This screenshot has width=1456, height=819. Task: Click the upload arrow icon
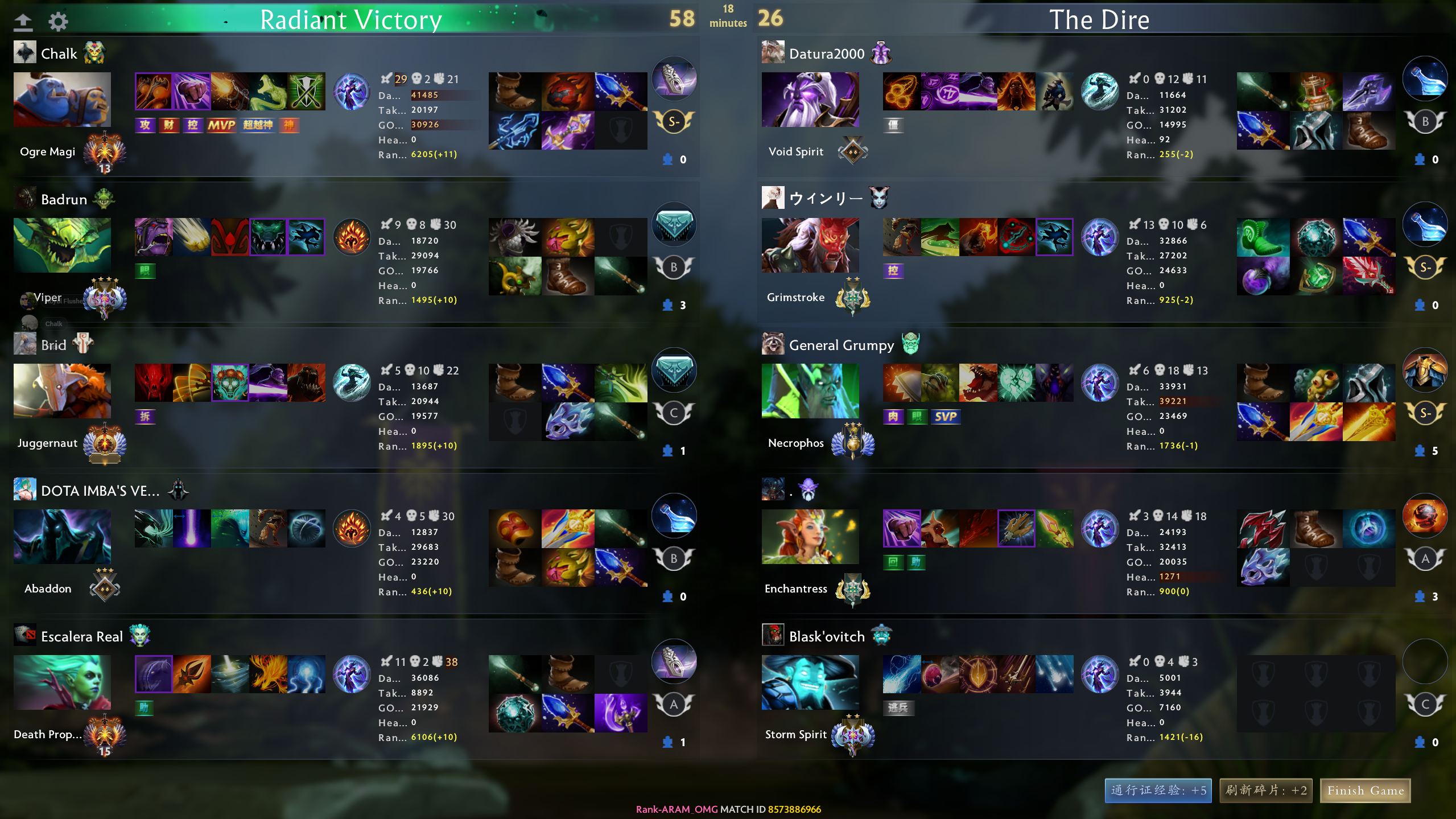coord(23,22)
